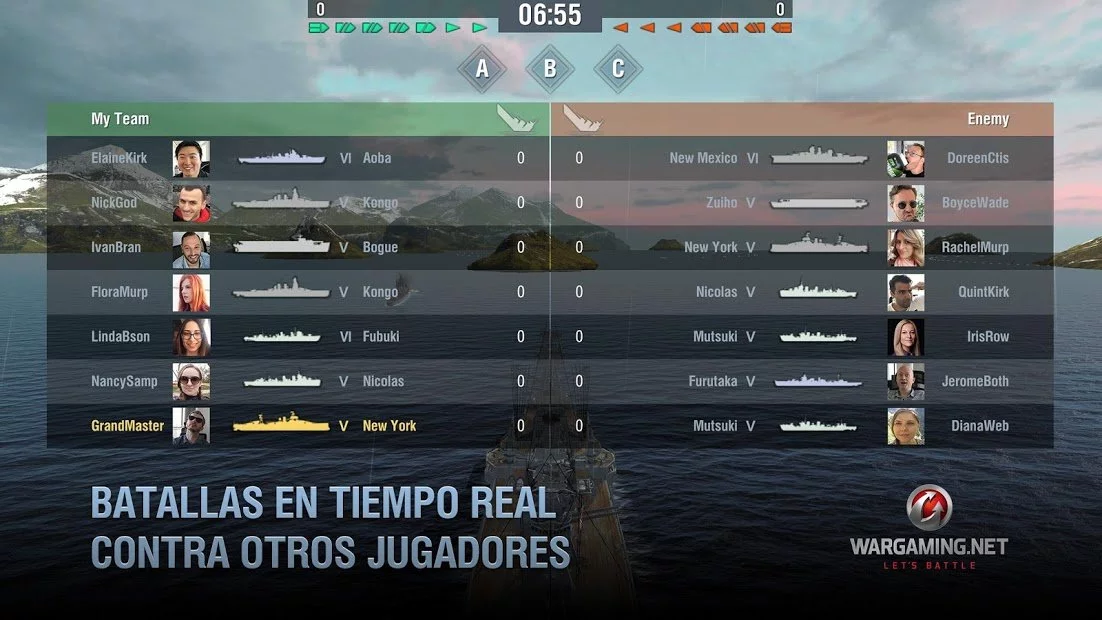Select enemy IrisRow's Mutsuki row

802,337
